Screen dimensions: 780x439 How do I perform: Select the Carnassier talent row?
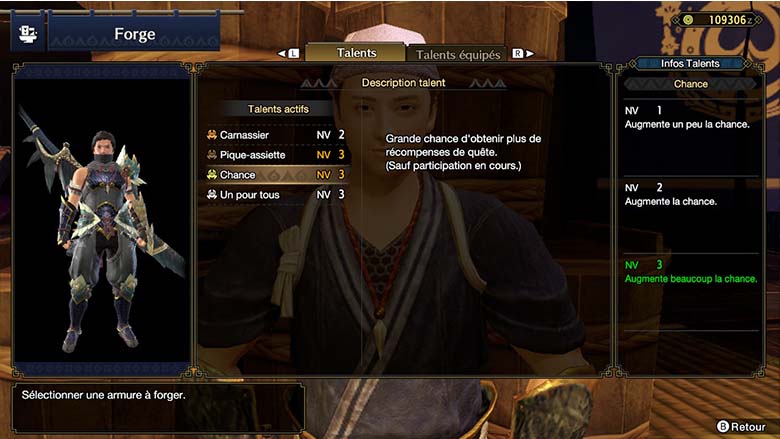[274, 135]
